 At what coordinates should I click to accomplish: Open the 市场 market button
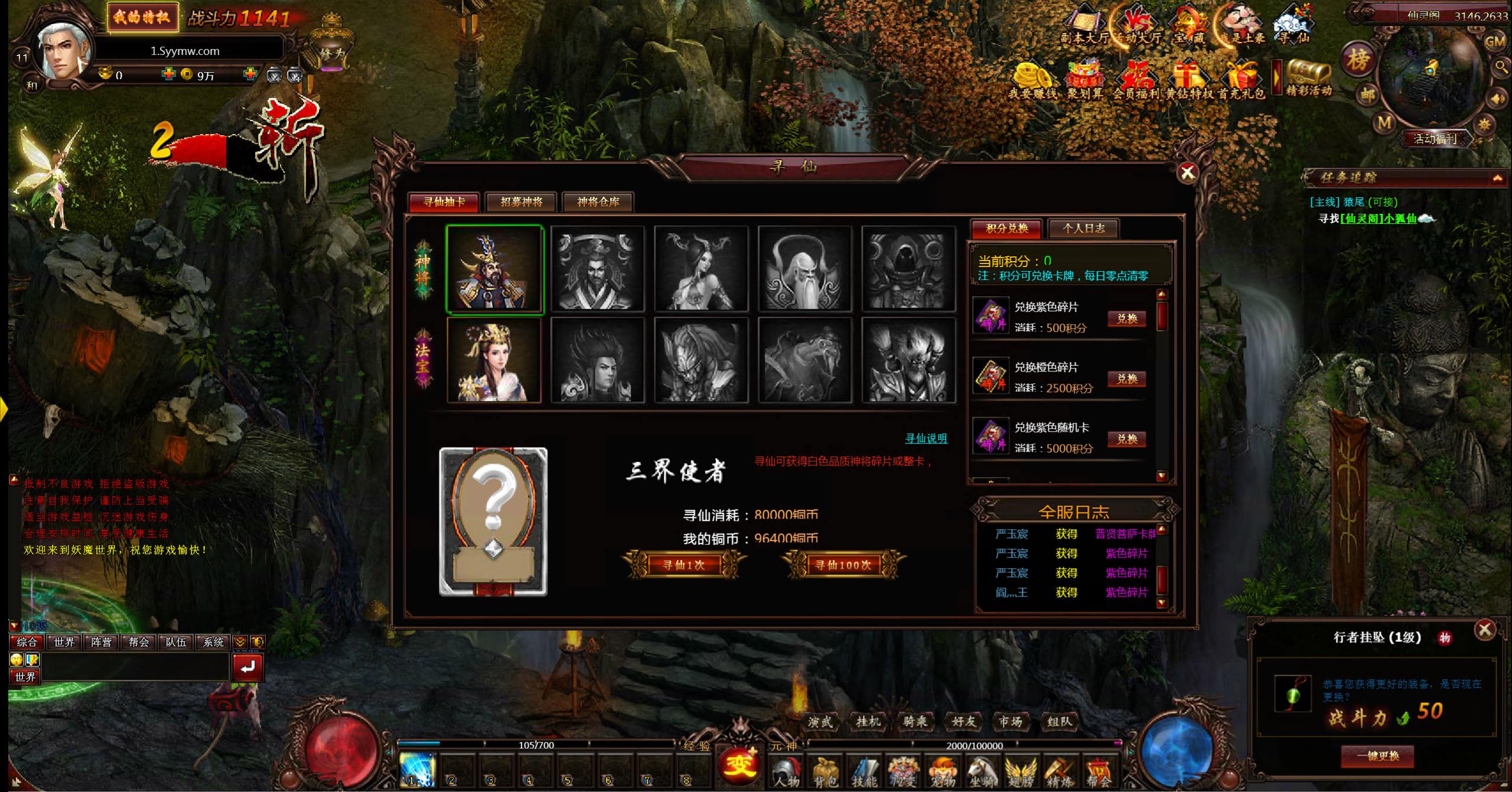point(1010,722)
